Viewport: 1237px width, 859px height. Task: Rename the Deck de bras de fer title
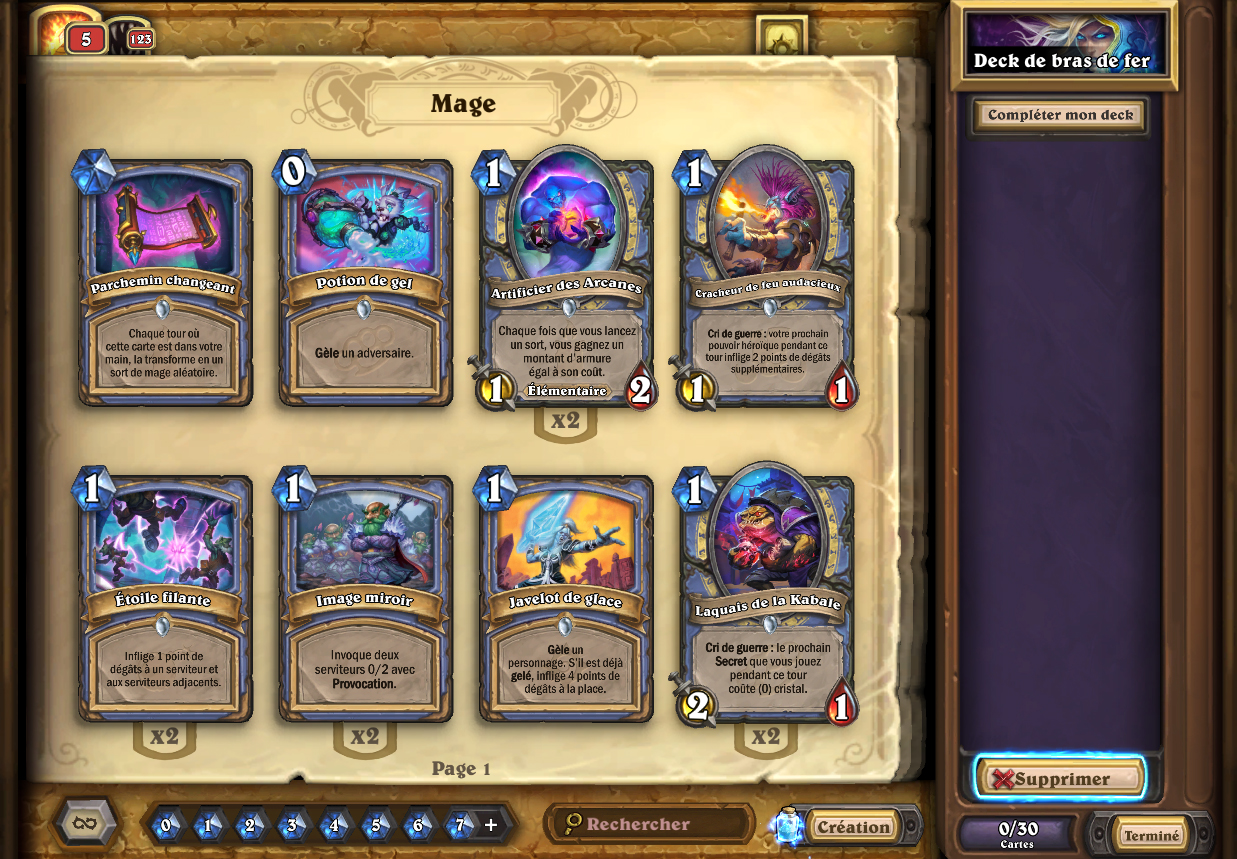1062,60
